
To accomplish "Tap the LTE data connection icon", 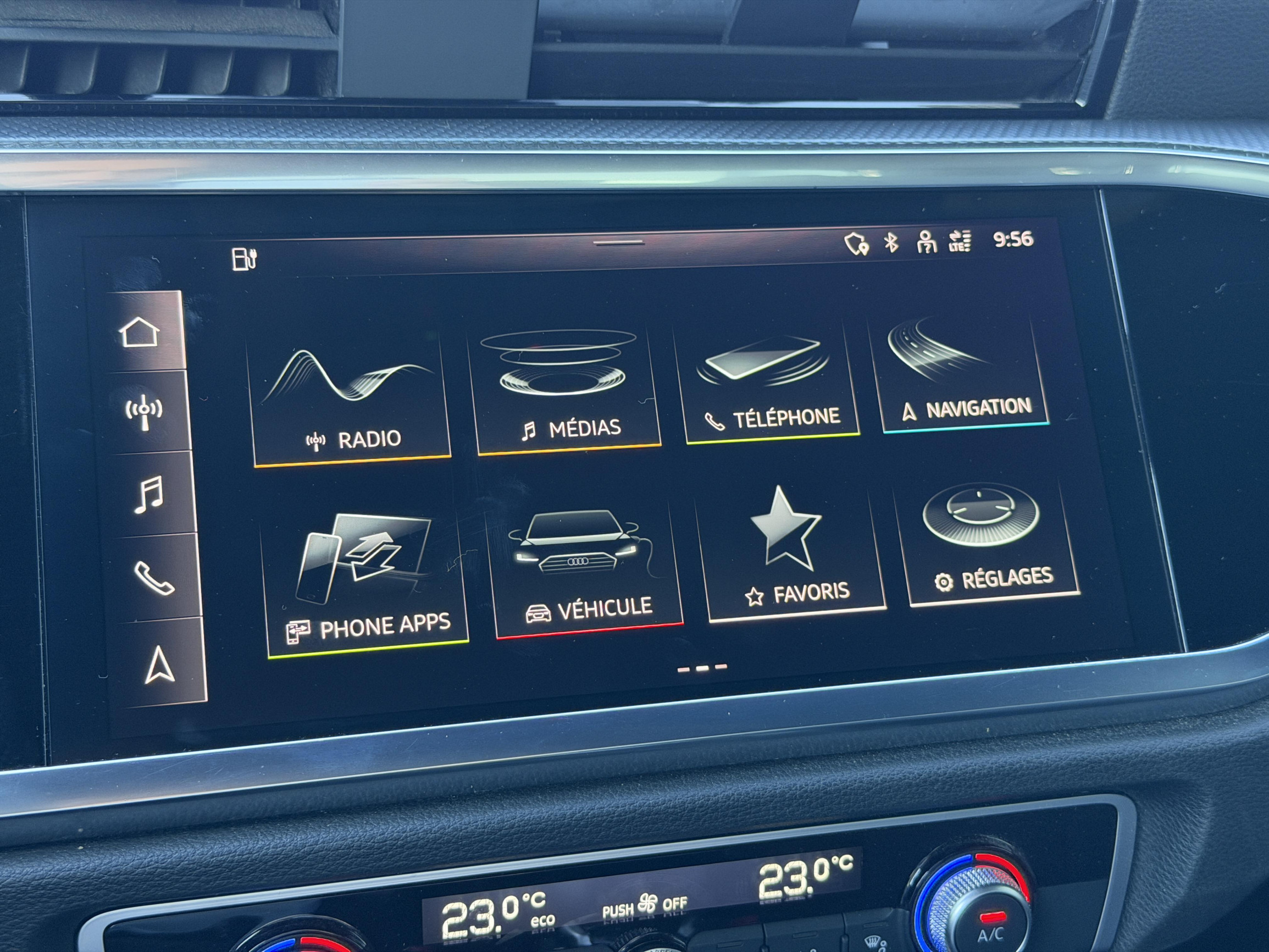I will [x=960, y=241].
